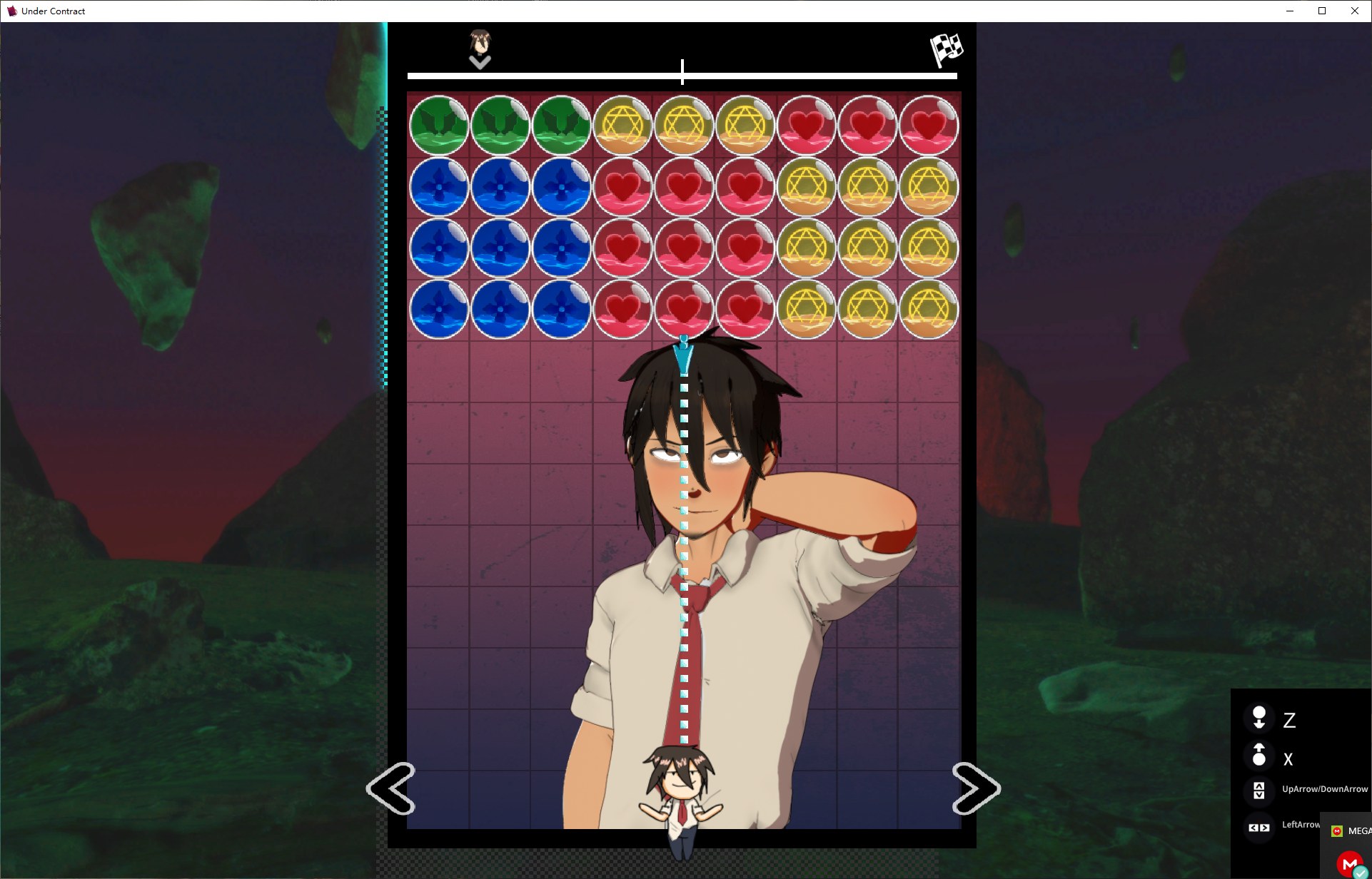The width and height of the screenshot is (1372, 879).
Task: Maximize the game window
Action: coord(1322,11)
